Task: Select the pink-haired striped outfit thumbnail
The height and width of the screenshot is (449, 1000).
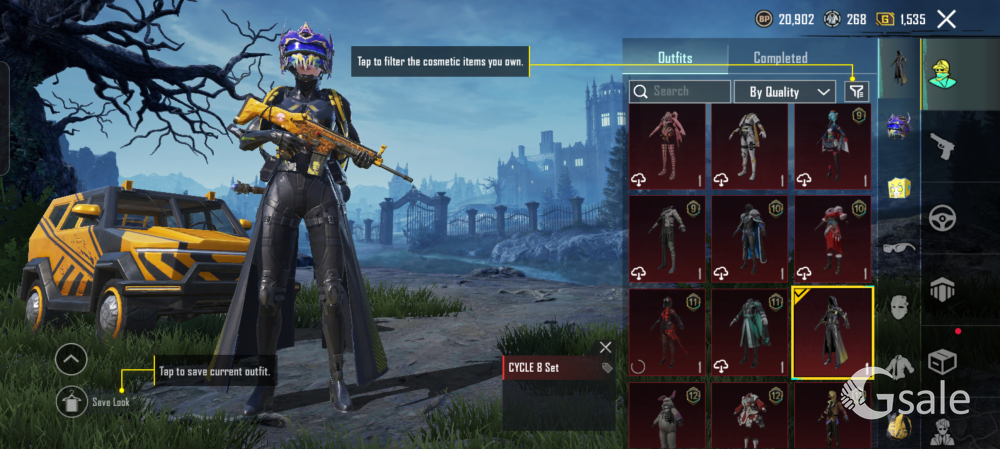Action: click(x=667, y=146)
